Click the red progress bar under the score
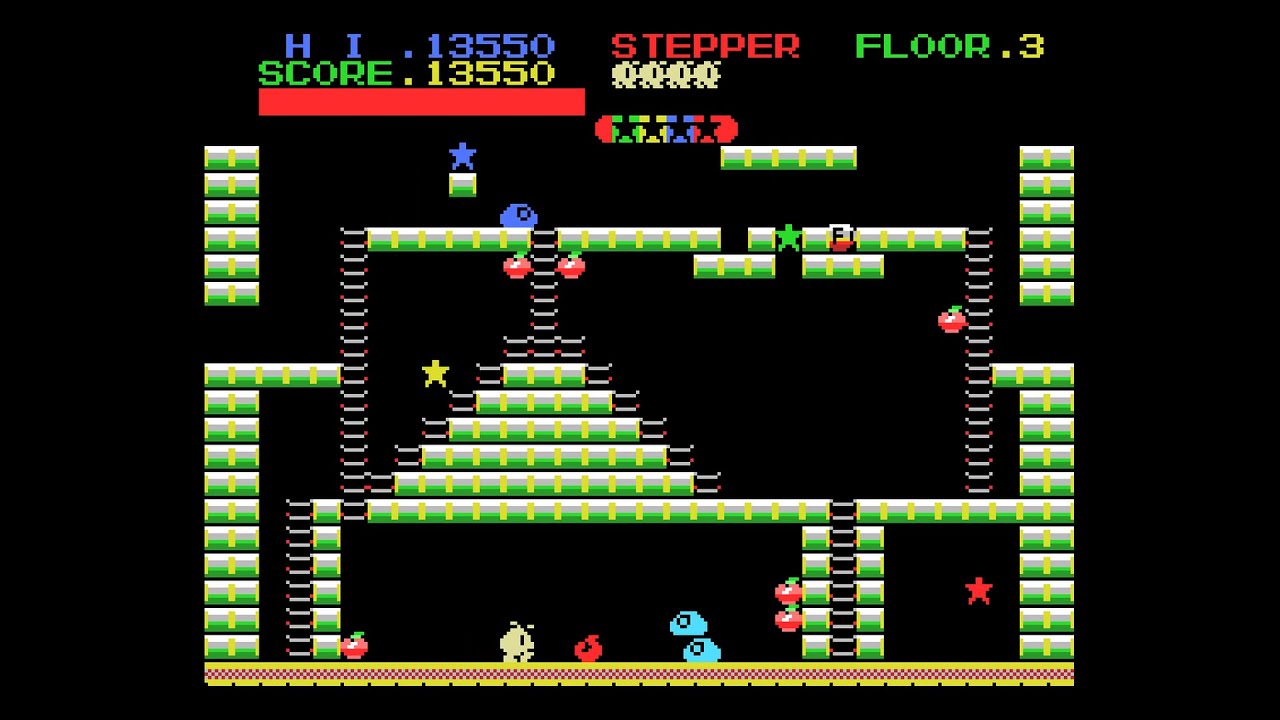Viewport: 1280px width, 720px height. [420, 101]
